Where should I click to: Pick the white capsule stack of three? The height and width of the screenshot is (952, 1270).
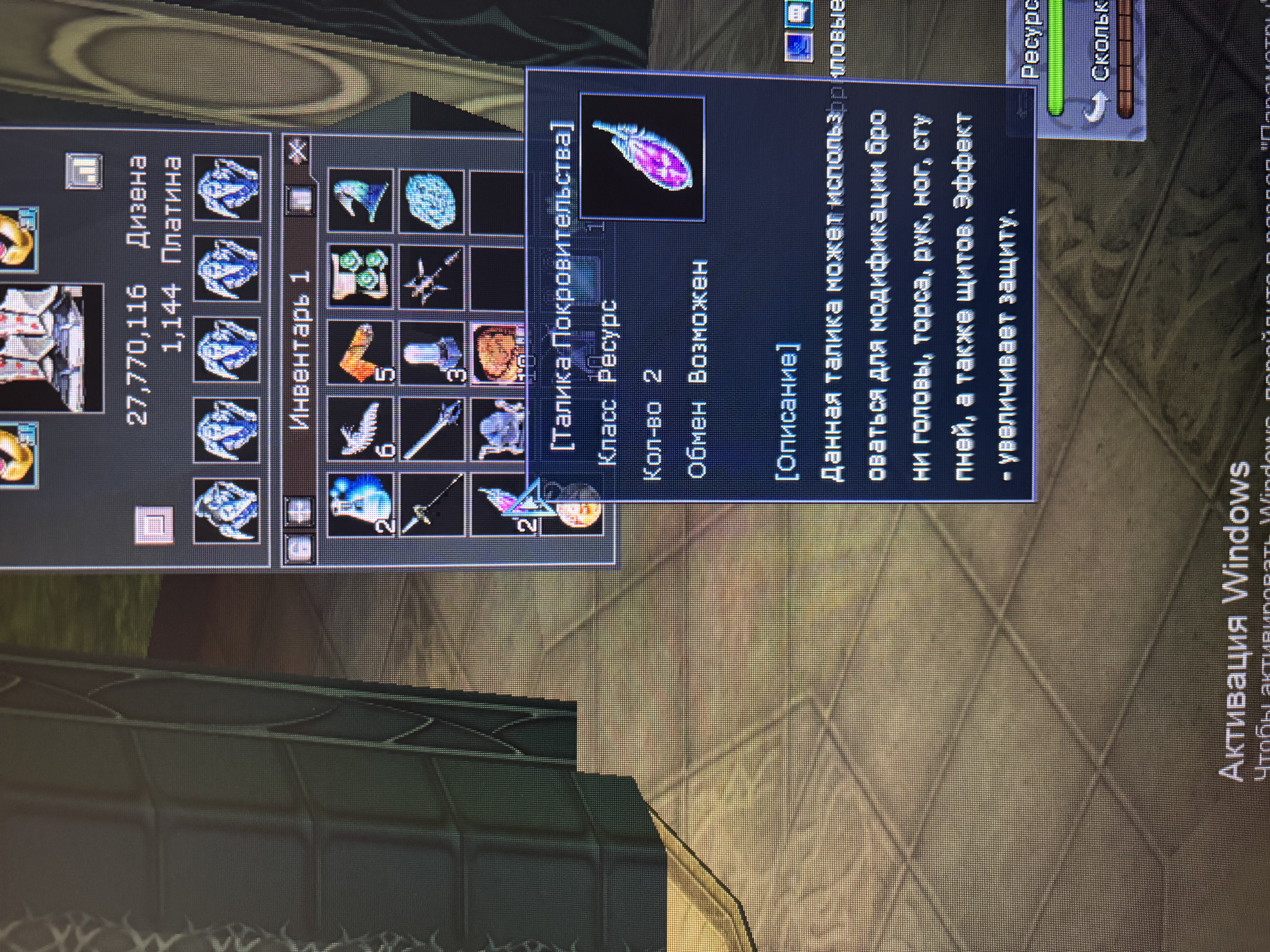click(432, 352)
